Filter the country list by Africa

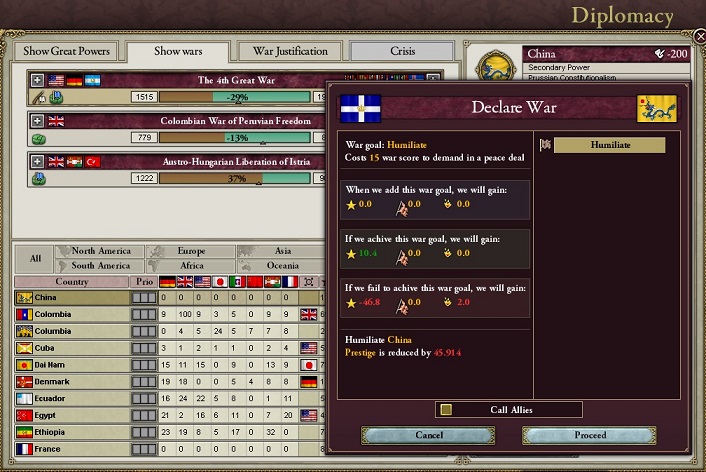190,266
